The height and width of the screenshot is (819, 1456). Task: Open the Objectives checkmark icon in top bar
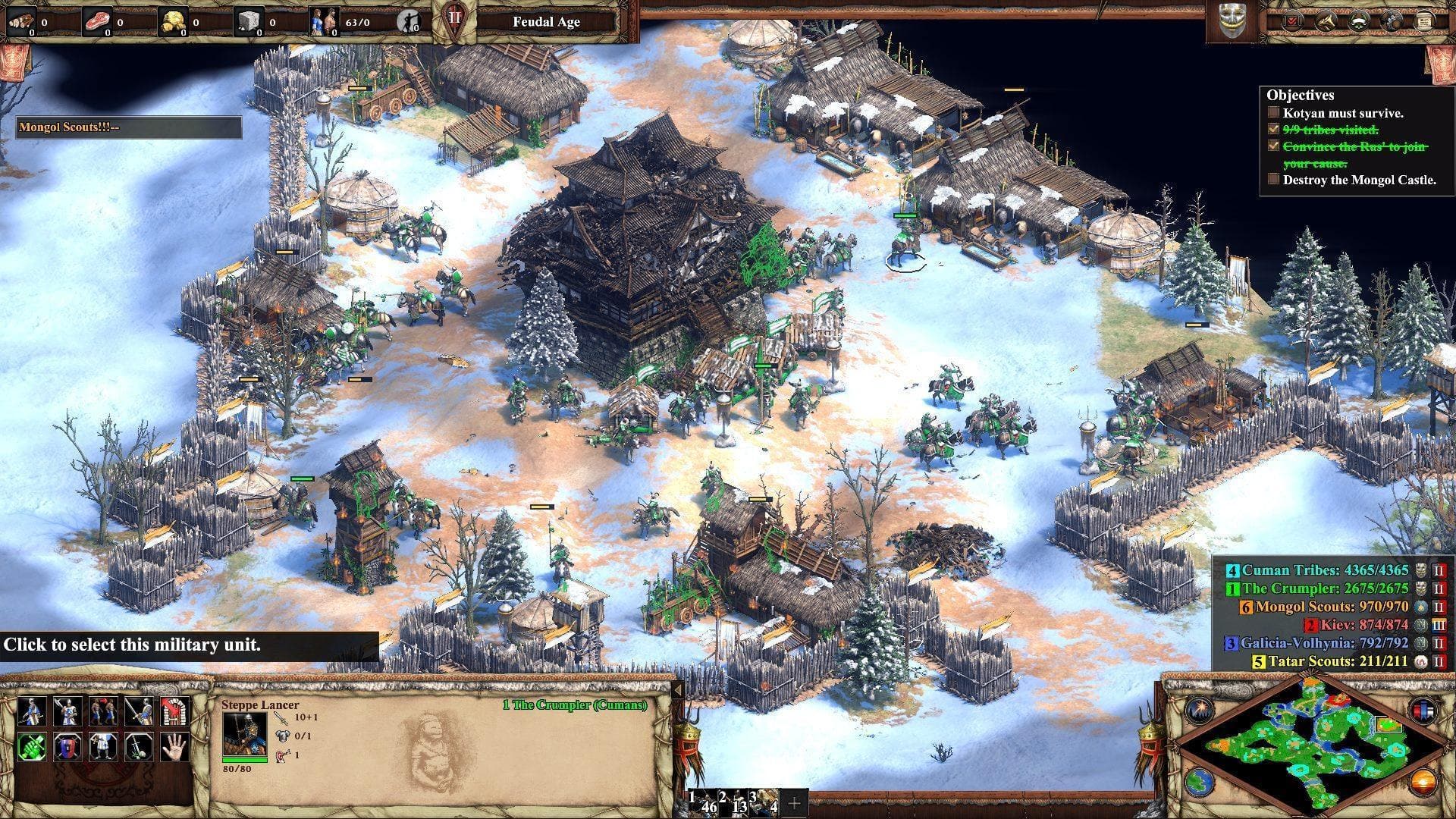tap(1291, 21)
